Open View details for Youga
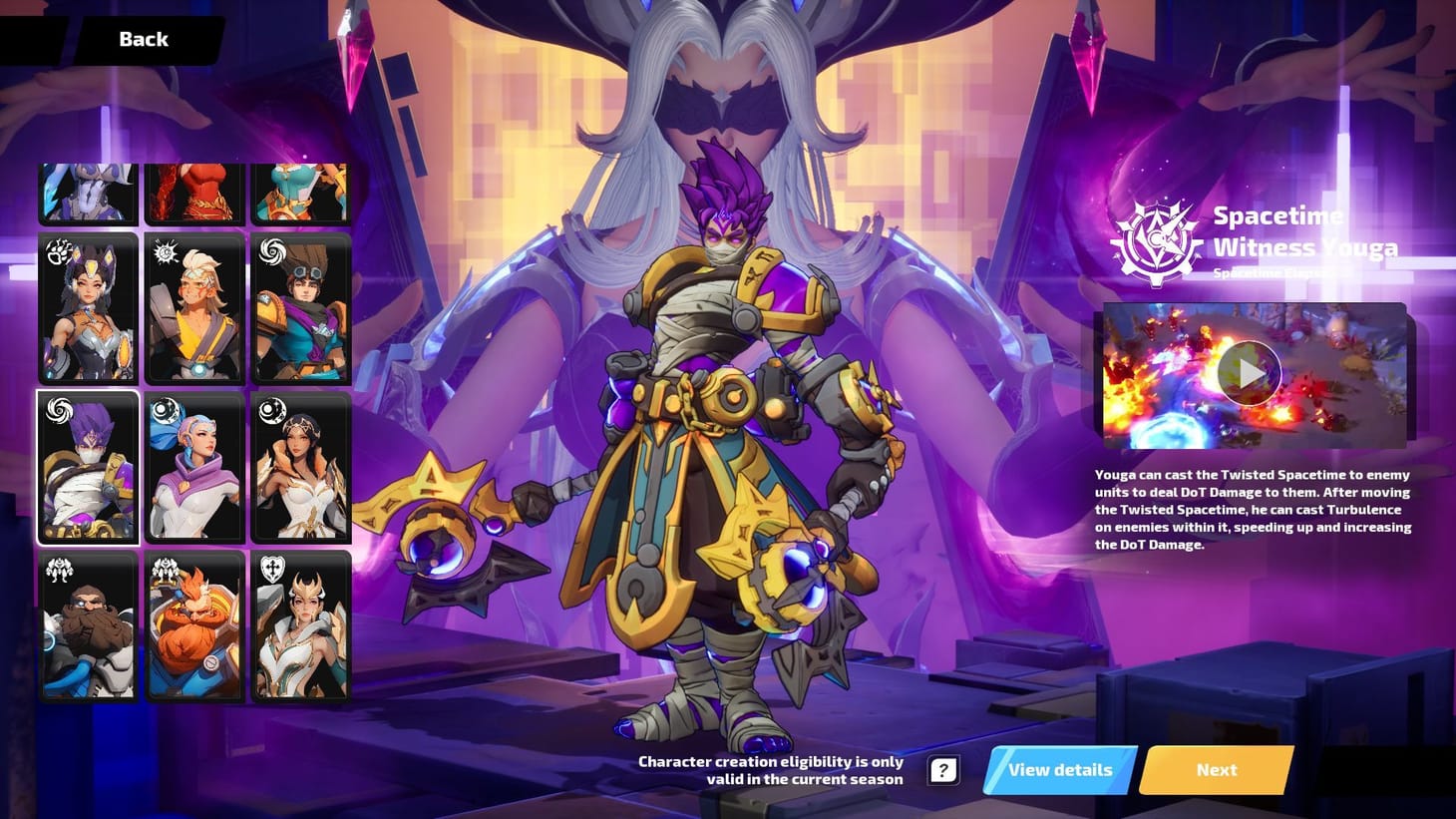1456x819 pixels. coord(1059,769)
